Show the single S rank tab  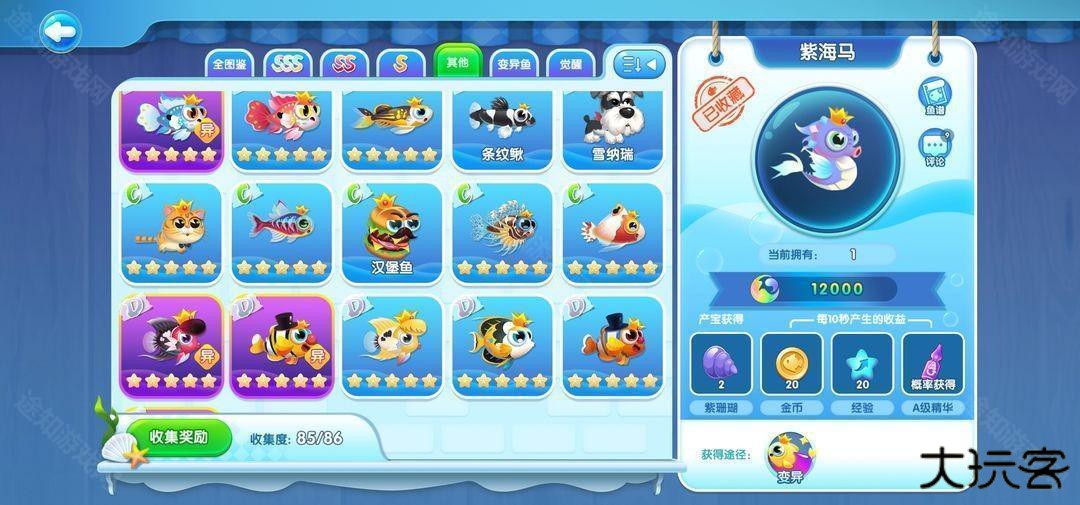click(400, 64)
